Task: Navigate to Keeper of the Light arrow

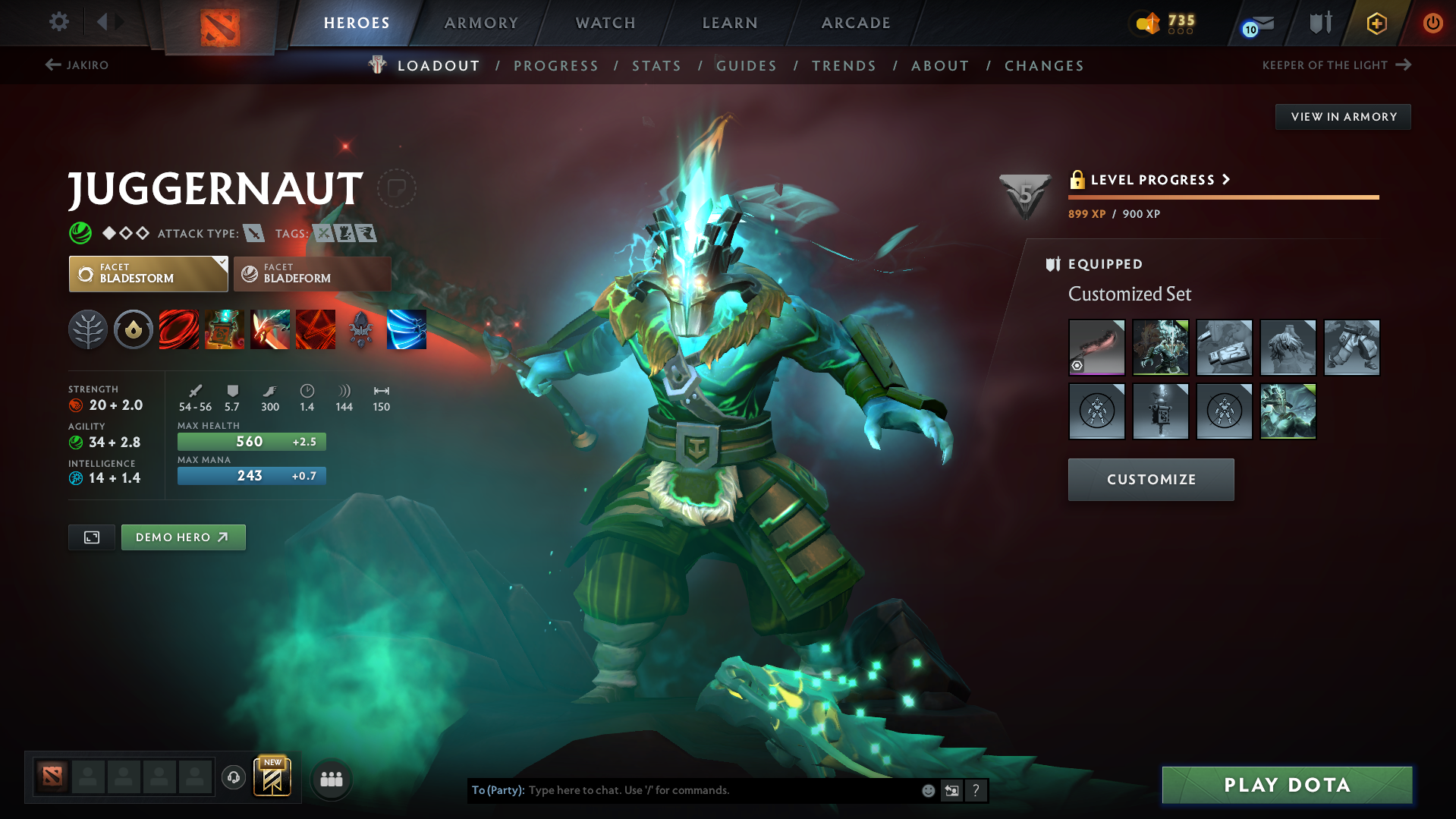Action: point(1403,65)
